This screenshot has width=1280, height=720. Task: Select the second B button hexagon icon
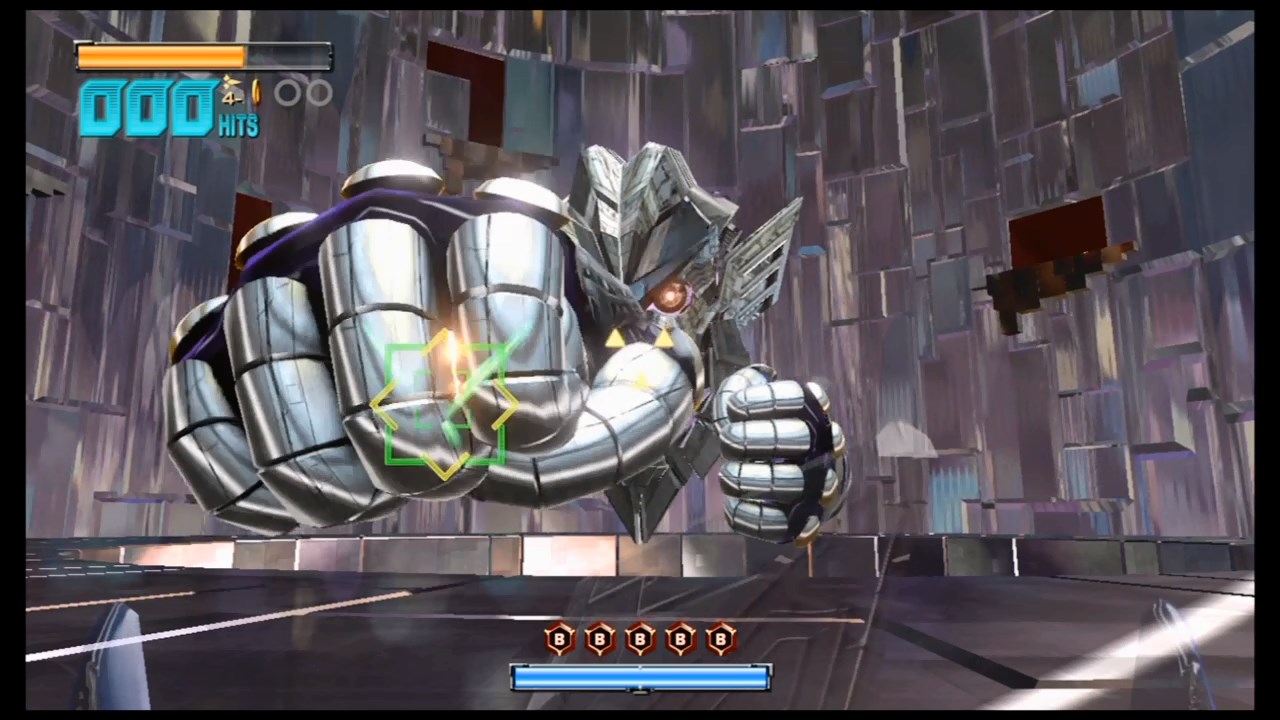(x=600, y=640)
